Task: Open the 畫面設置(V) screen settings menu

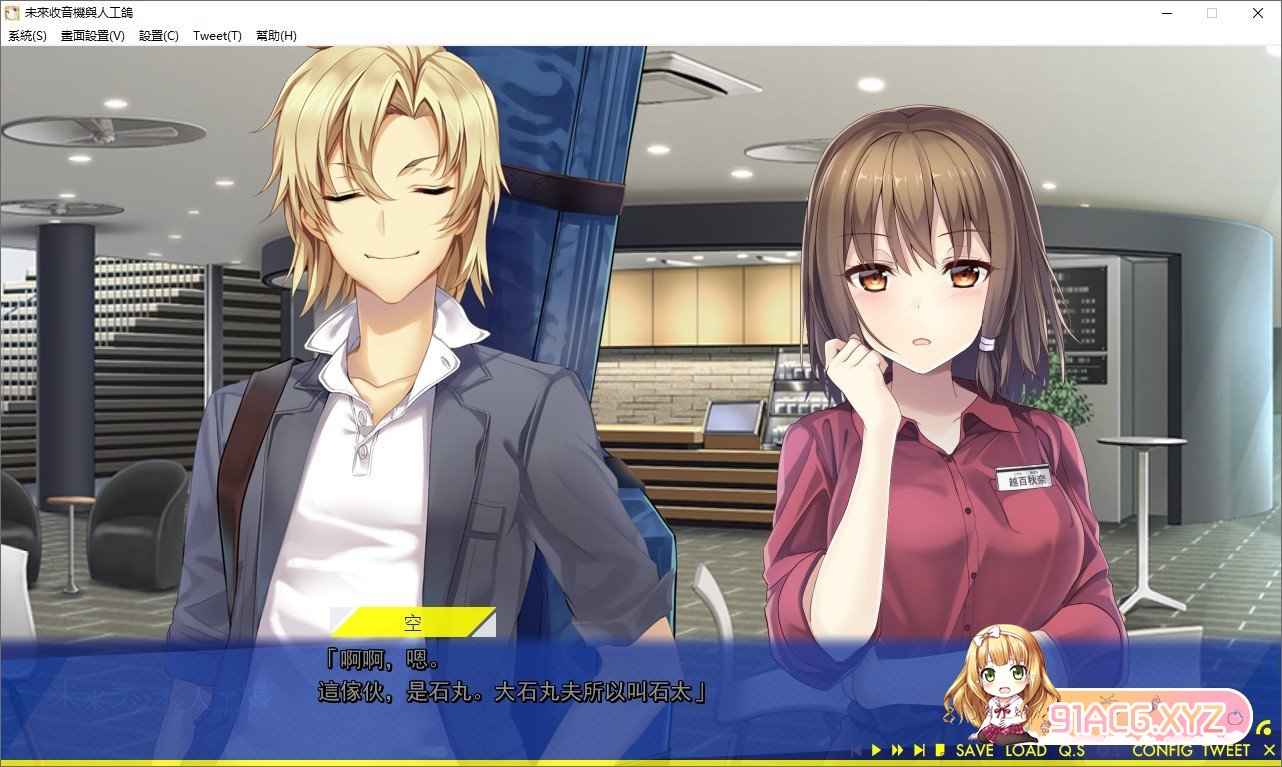Action: [93, 35]
